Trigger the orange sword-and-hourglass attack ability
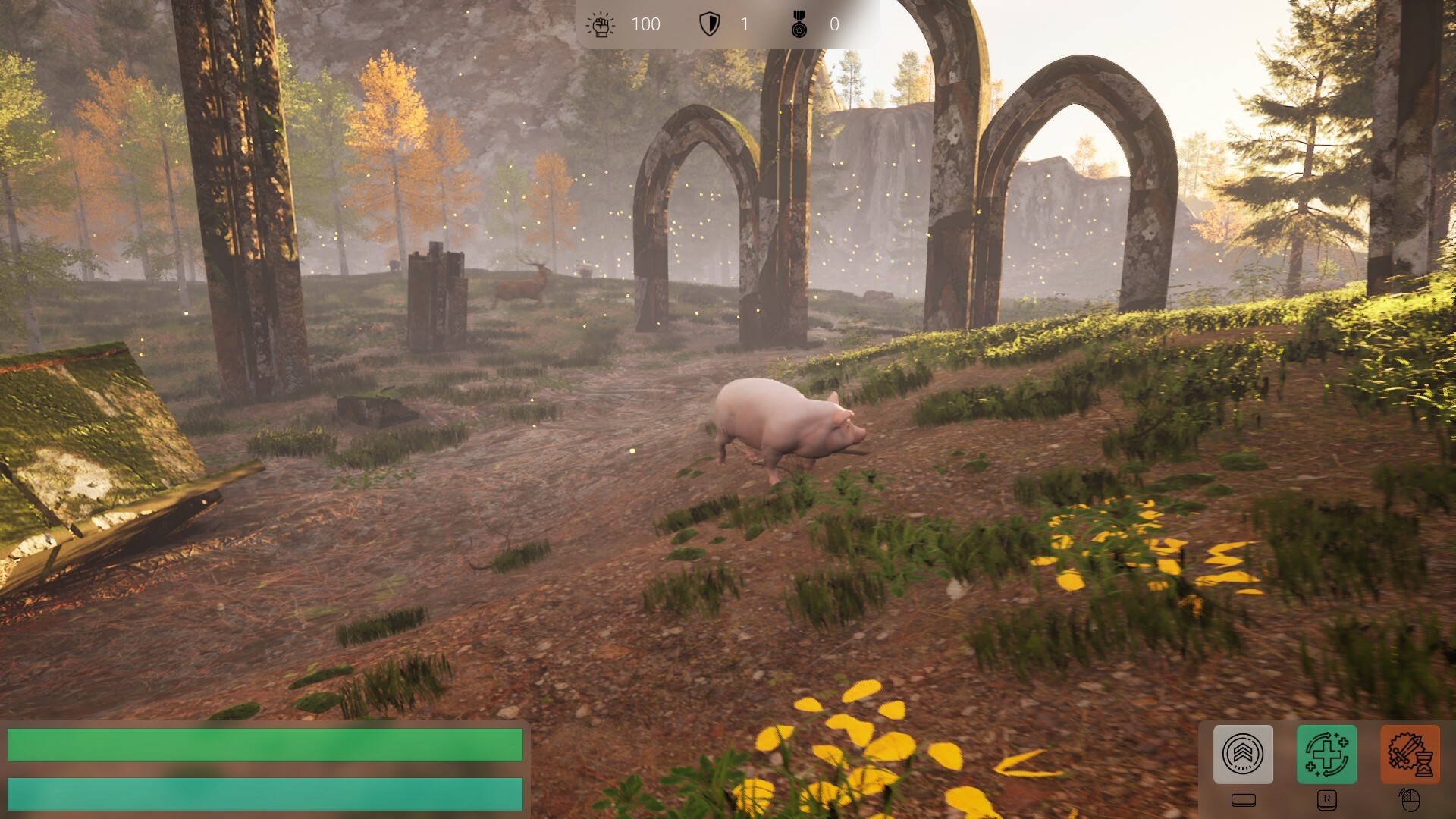The width and height of the screenshot is (1456, 819). click(x=1410, y=754)
